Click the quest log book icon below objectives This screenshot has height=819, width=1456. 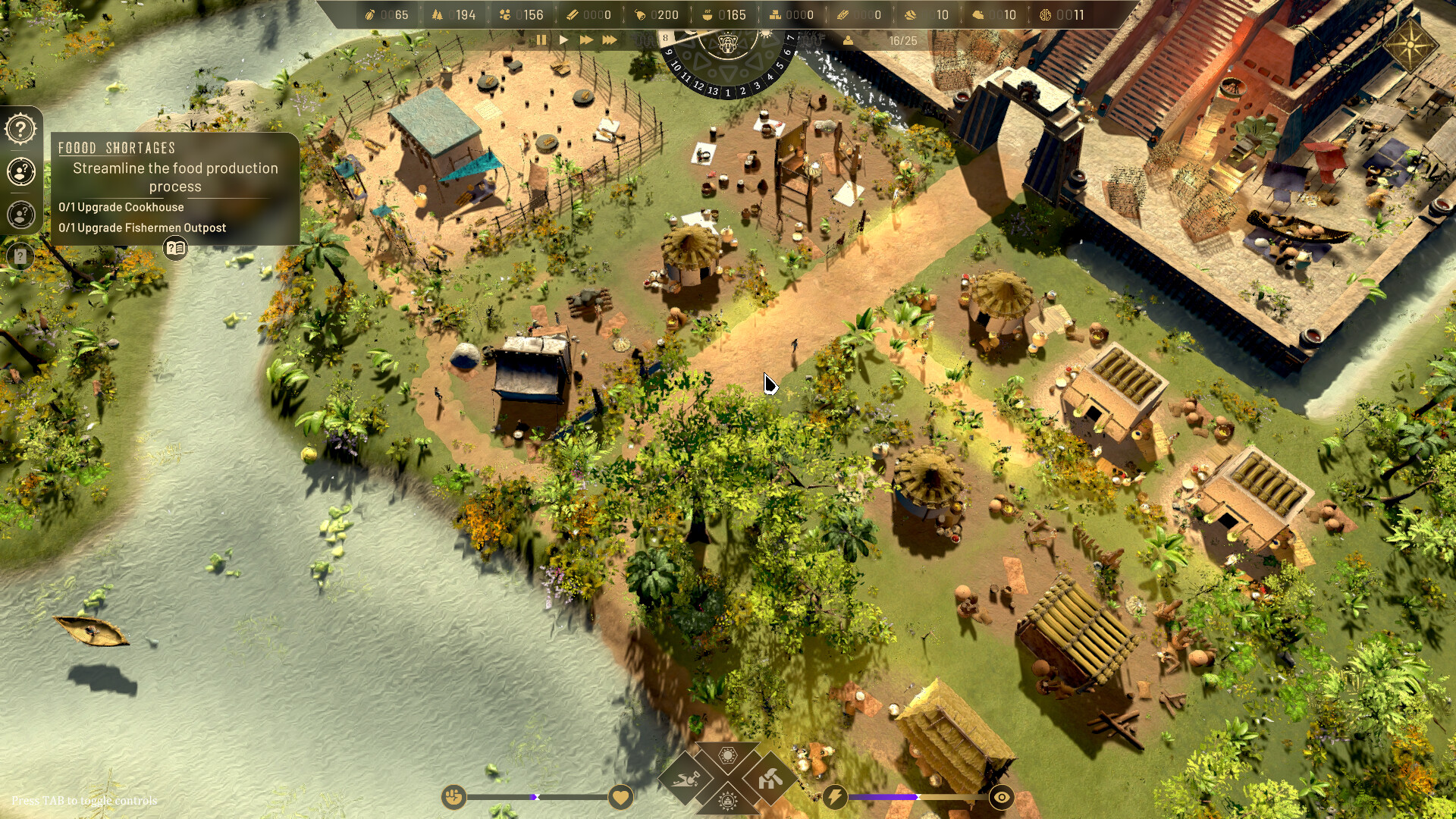tap(176, 246)
